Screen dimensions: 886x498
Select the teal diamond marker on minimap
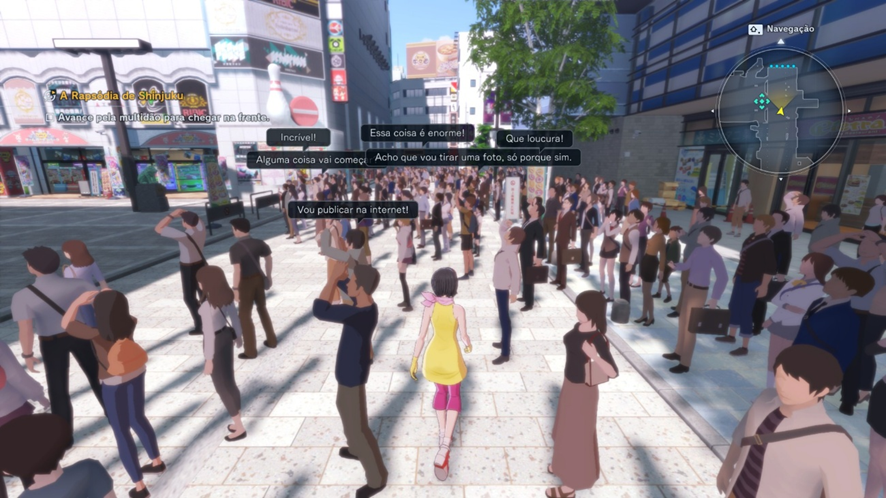click(x=762, y=101)
